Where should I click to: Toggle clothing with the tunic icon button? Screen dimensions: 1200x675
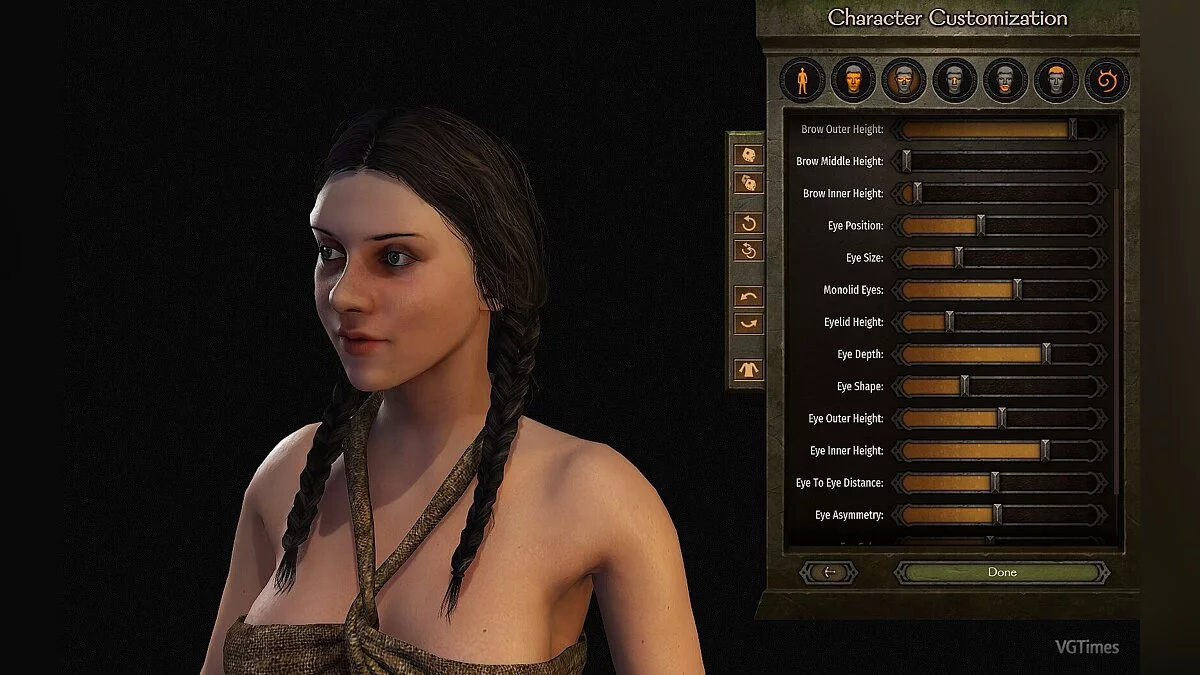pyautogui.click(x=749, y=369)
